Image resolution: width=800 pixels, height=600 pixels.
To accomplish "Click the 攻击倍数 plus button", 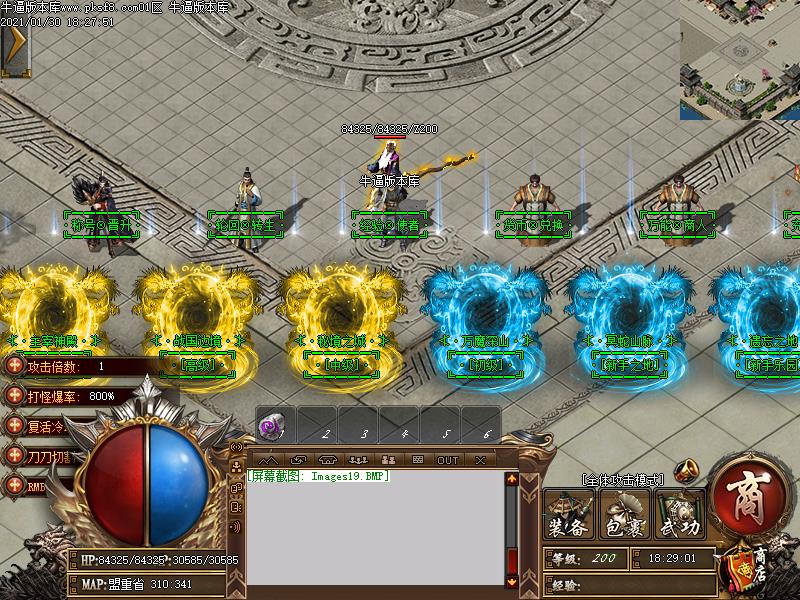I will tap(14, 366).
